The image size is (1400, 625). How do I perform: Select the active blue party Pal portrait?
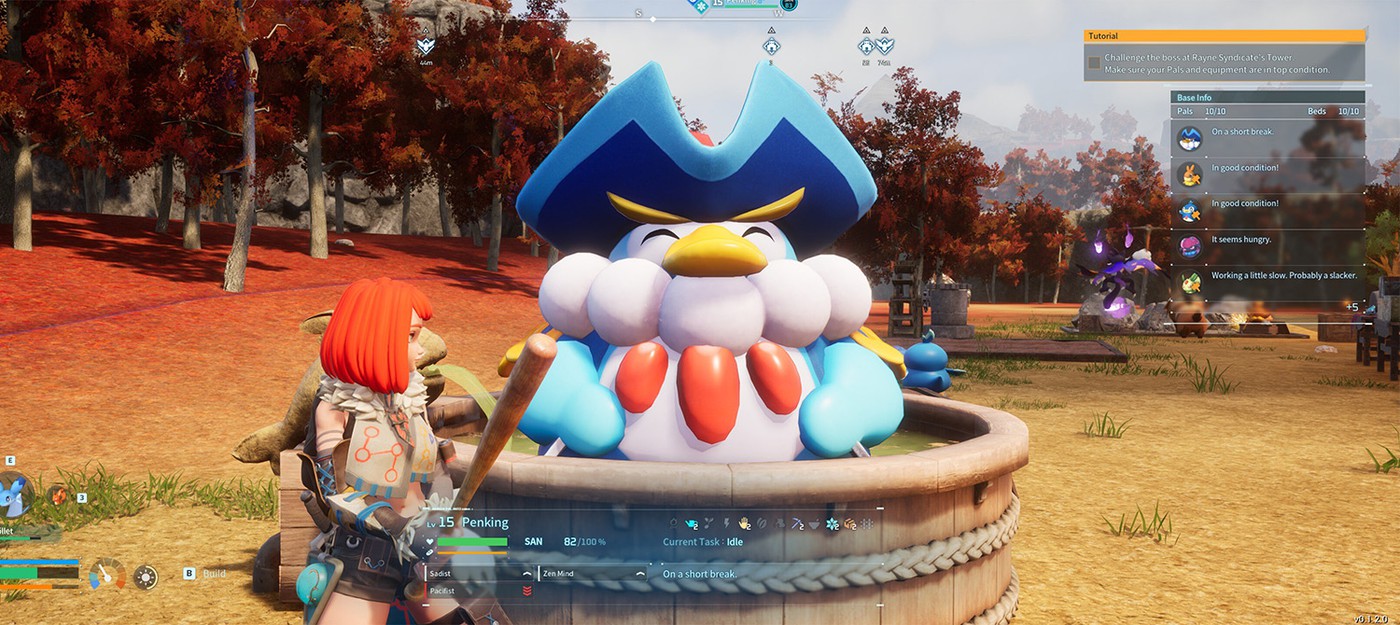(x=16, y=494)
